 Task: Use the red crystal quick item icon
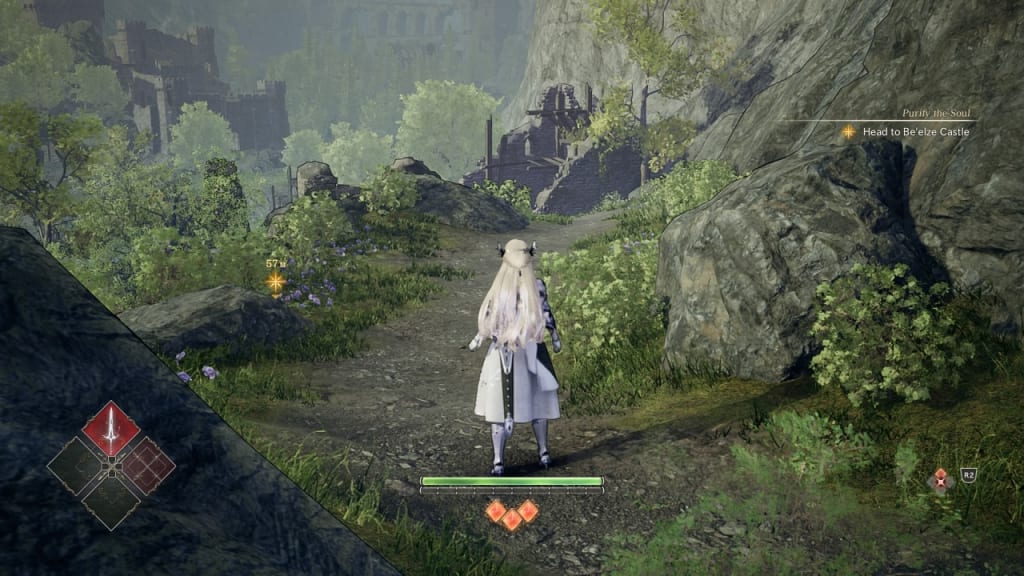940,481
